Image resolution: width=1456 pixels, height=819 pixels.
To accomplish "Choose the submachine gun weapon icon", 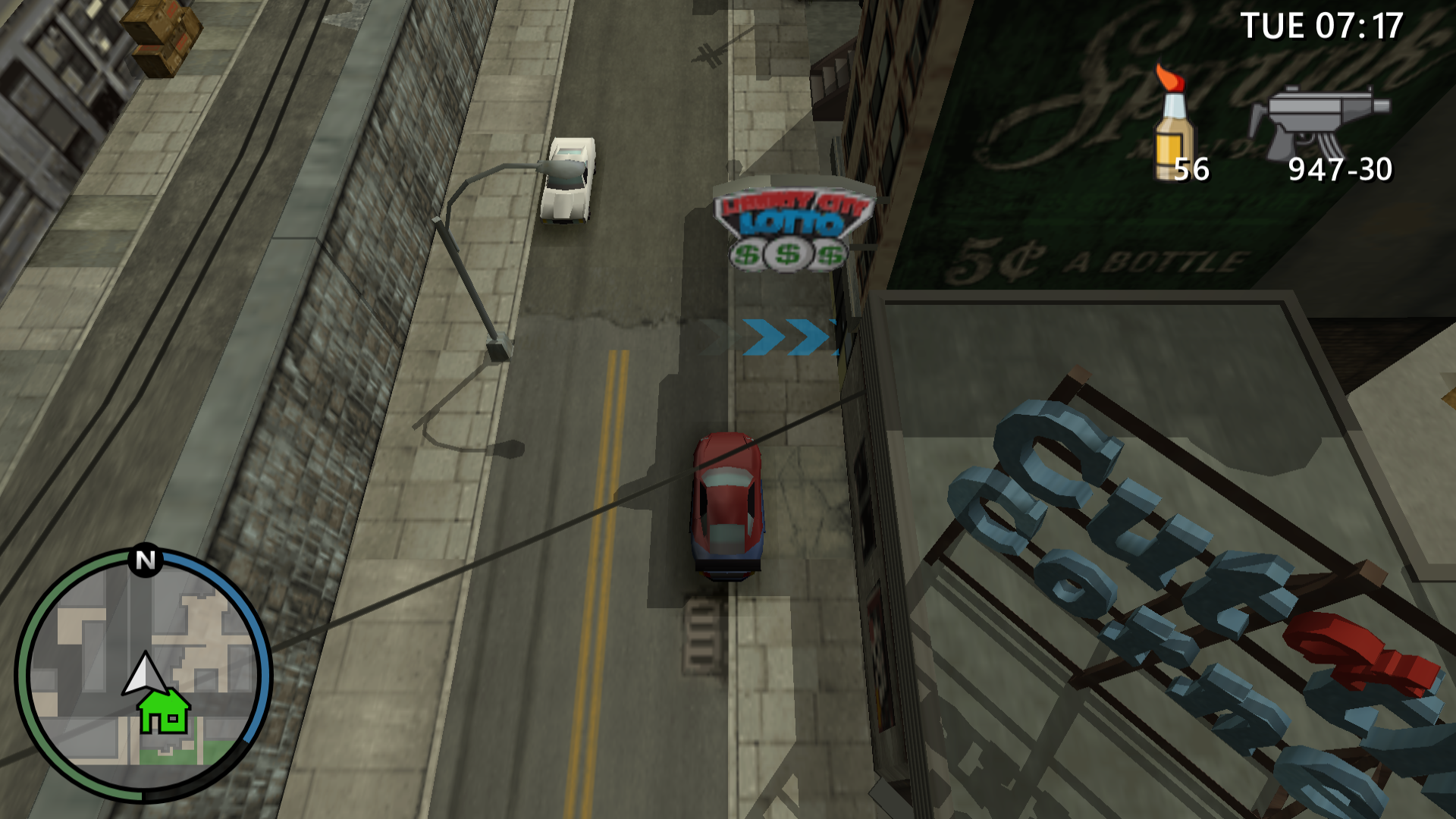I will [x=1319, y=123].
